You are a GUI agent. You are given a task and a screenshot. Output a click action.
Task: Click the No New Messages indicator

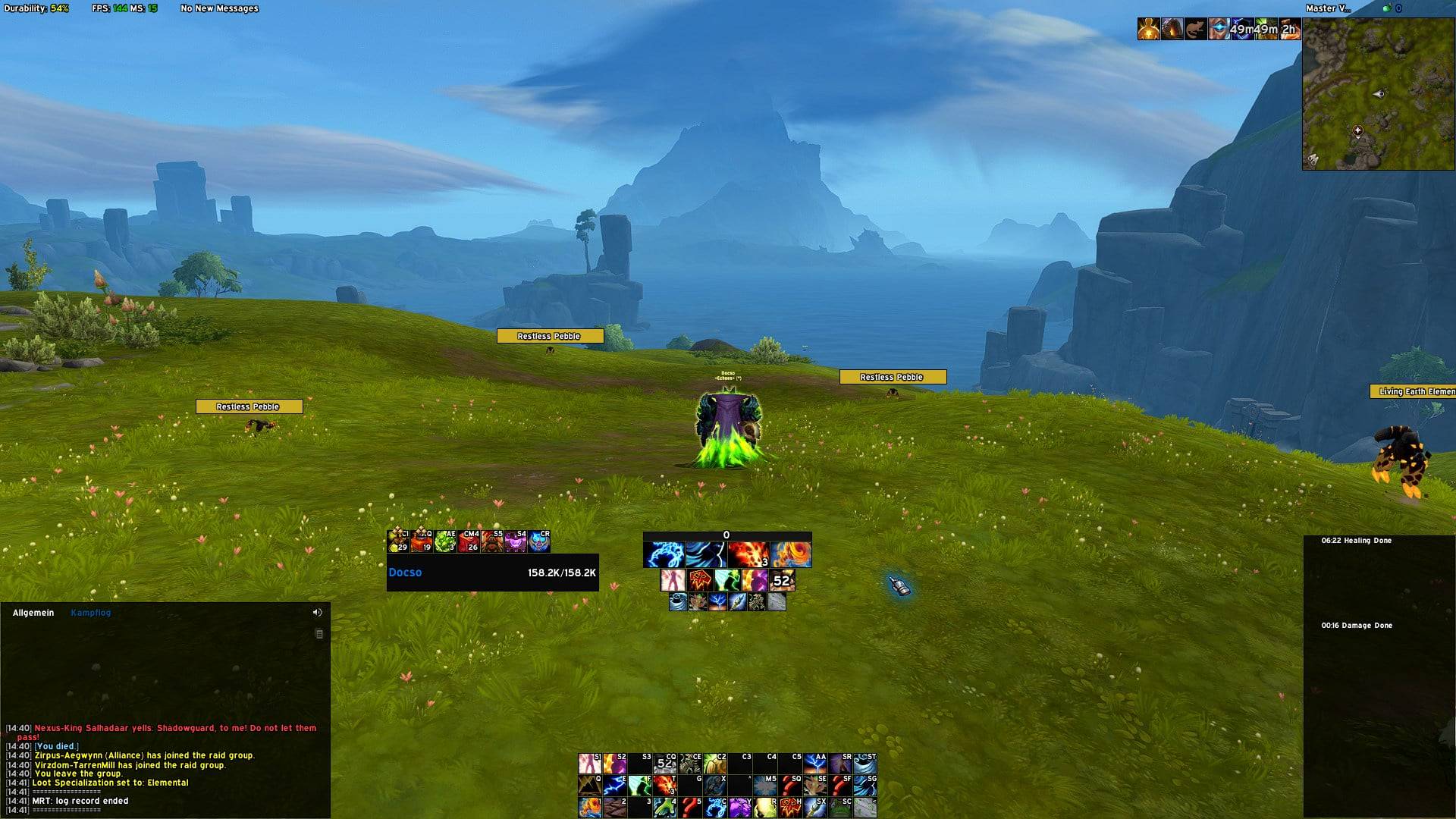click(219, 8)
